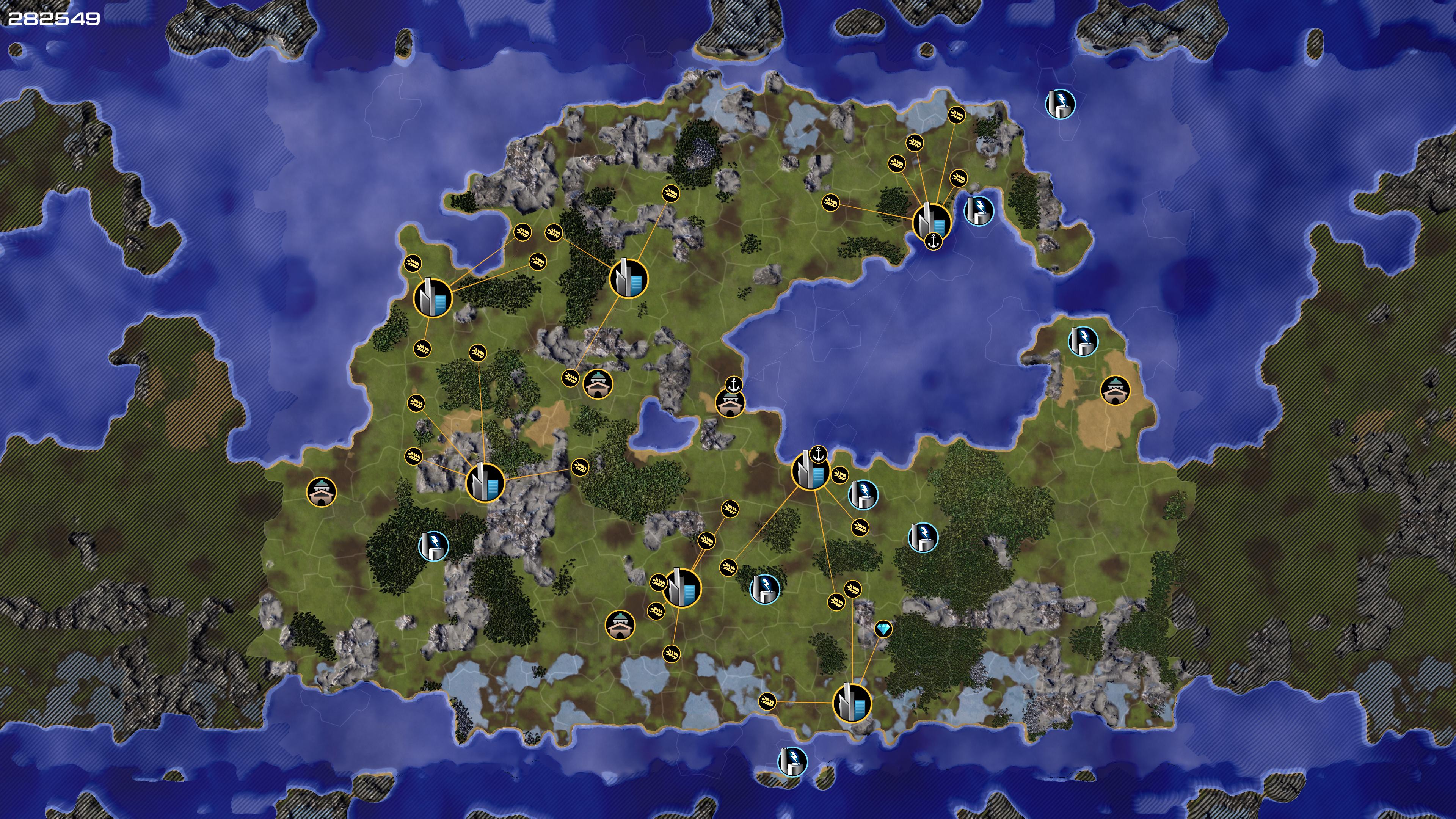
Task: Select the power plant in the bay beside the northeastern harbor city
Action: [978, 211]
